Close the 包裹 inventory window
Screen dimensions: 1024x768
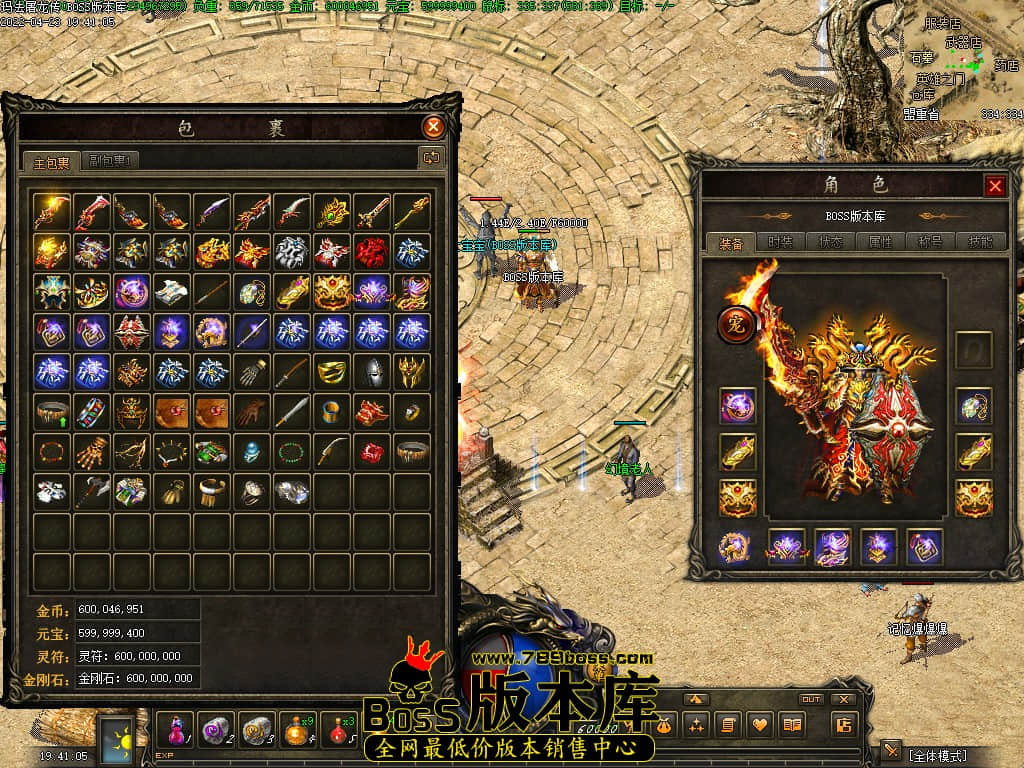(433, 127)
